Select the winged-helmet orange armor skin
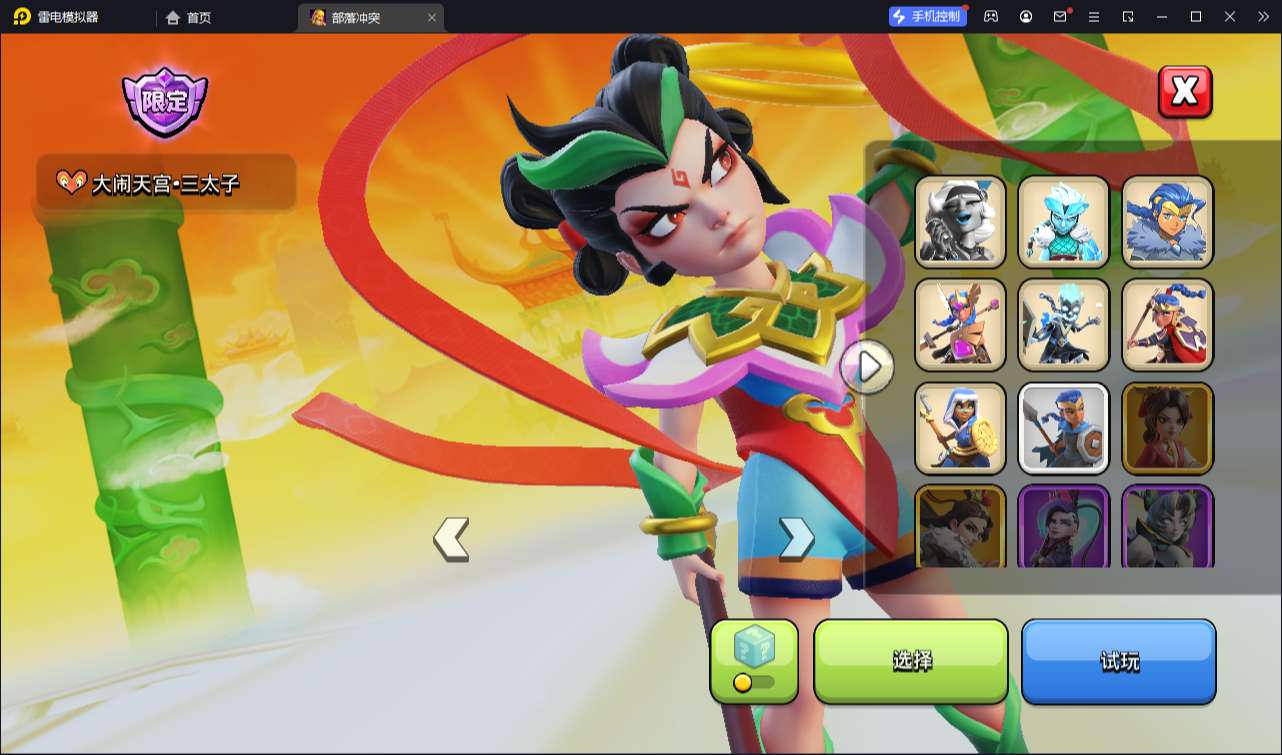The height and width of the screenshot is (755, 1282). 960,325
